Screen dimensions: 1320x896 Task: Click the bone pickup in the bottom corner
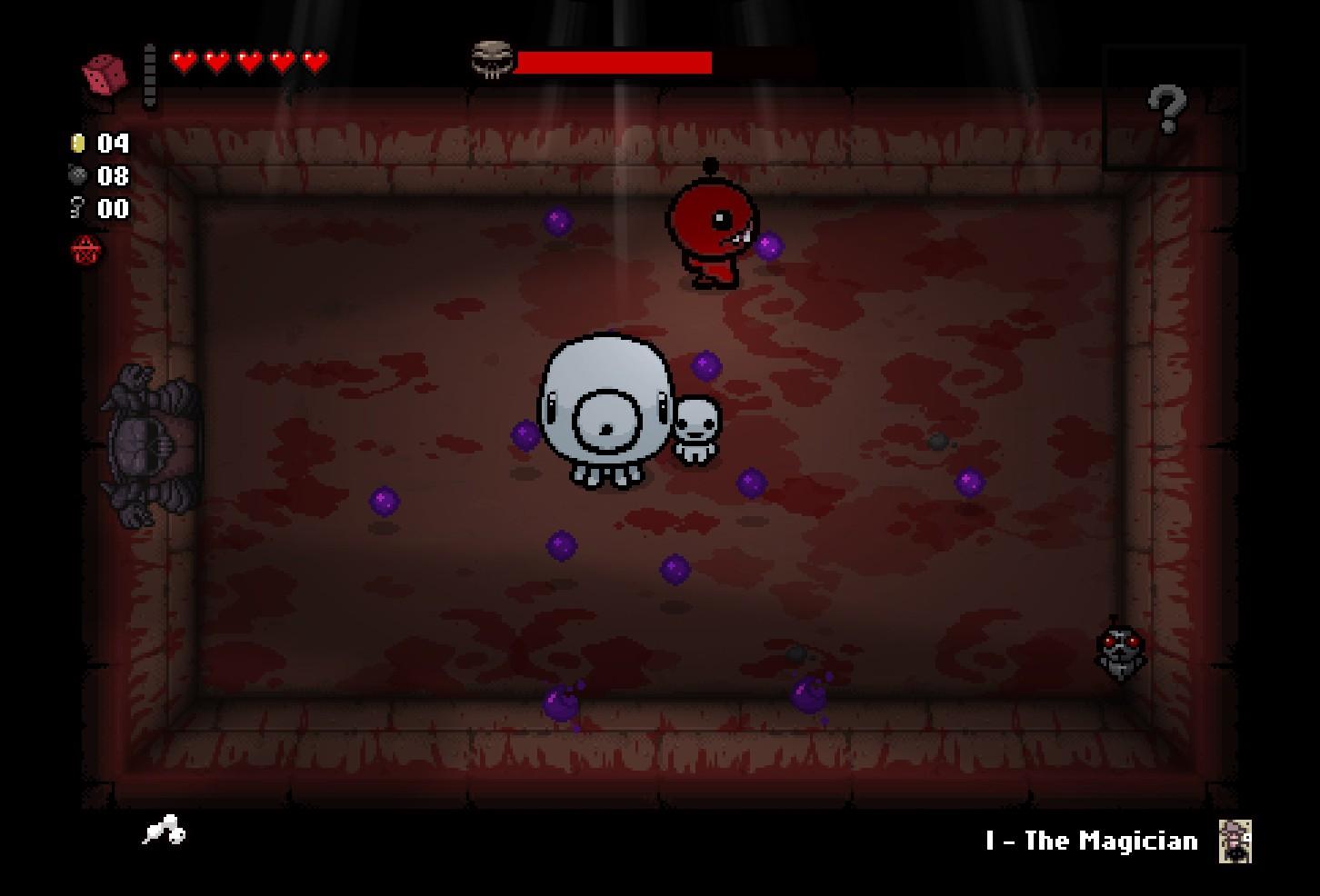pyautogui.click(x=164, y=831)
